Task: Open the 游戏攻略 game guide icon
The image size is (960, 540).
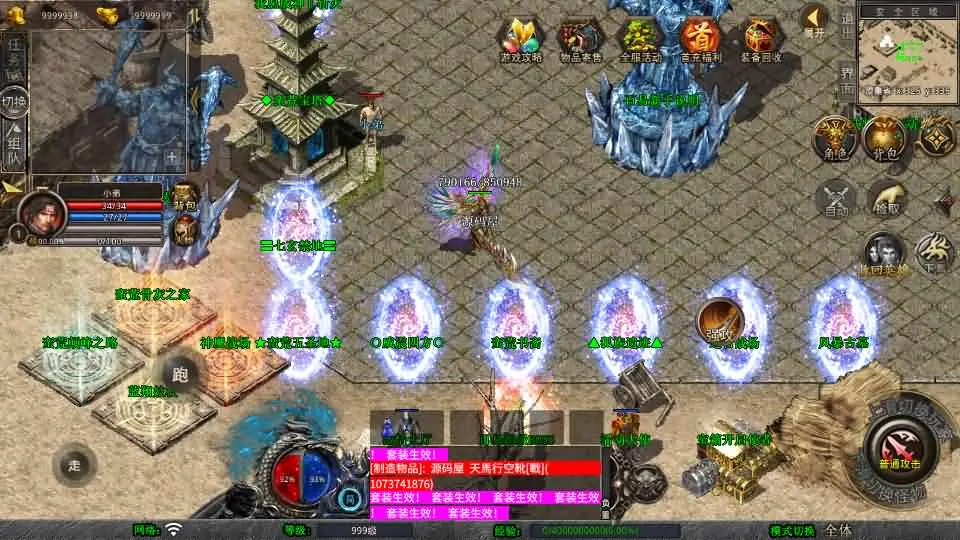Action: (521, 40)
